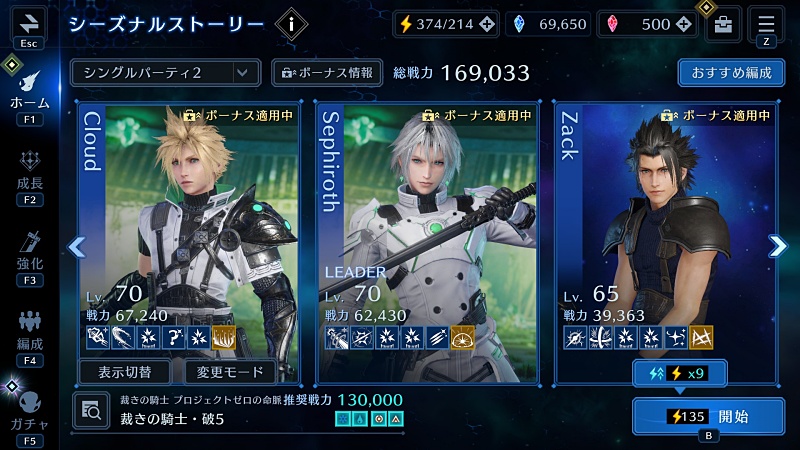Click the 表示切替 display toggle button
The height and width of the screenshot is (450, 800).
[125, 372]
